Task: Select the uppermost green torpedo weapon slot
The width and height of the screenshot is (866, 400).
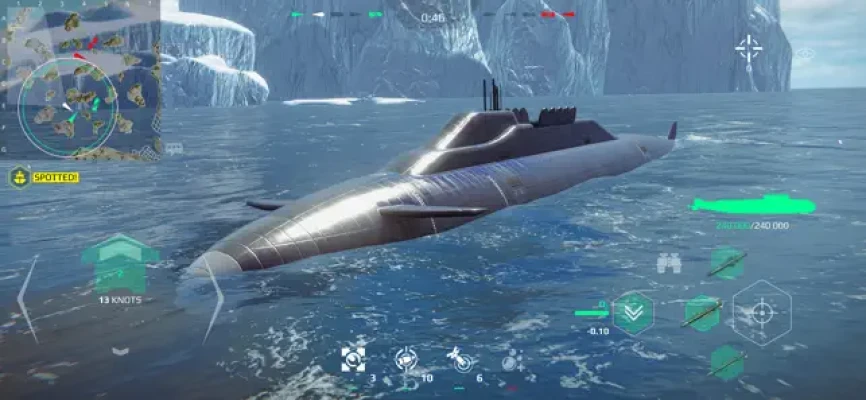Action: pos(727,263)
